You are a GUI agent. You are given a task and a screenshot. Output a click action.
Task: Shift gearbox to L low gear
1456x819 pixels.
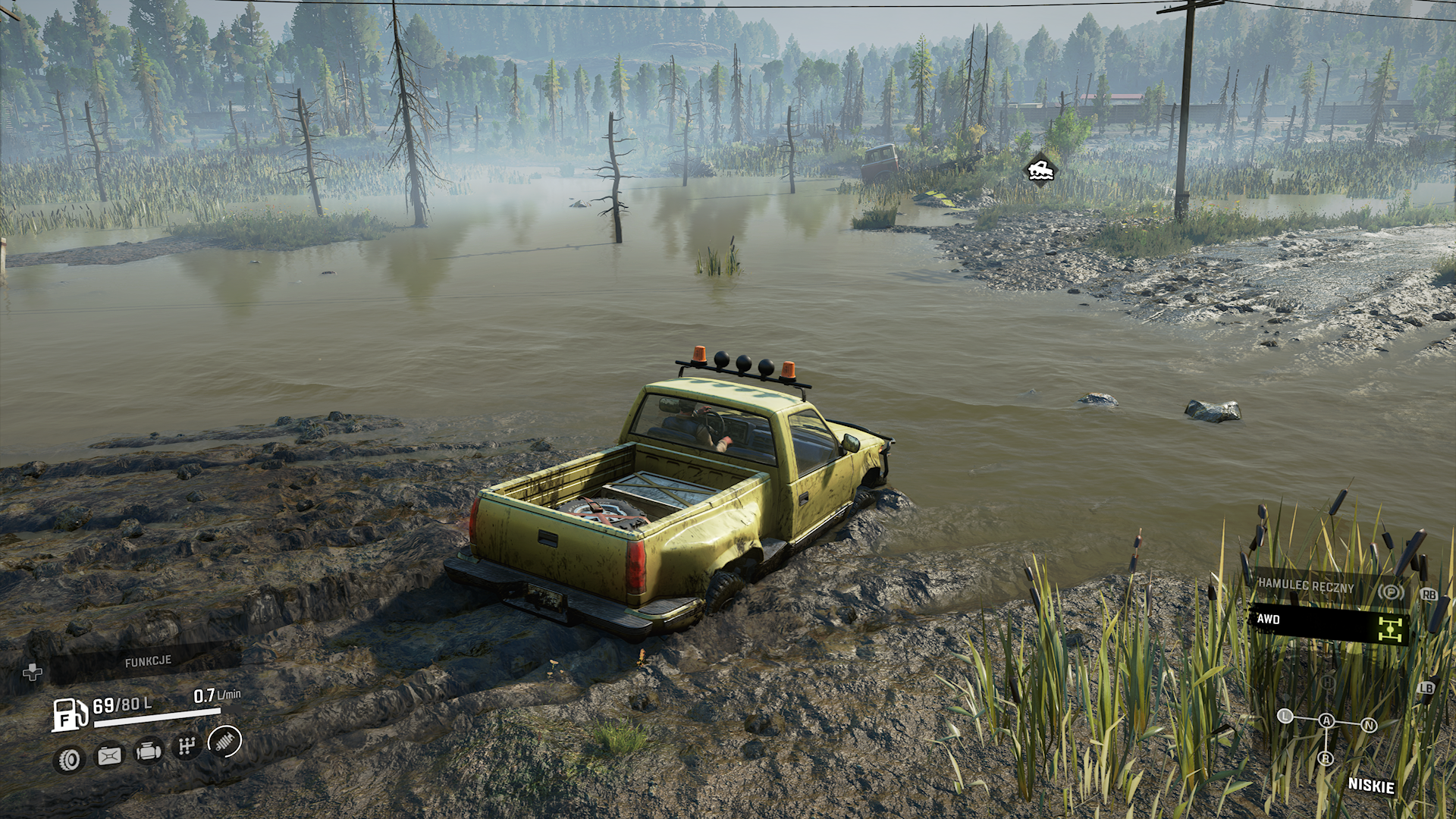click(1285, 716)
